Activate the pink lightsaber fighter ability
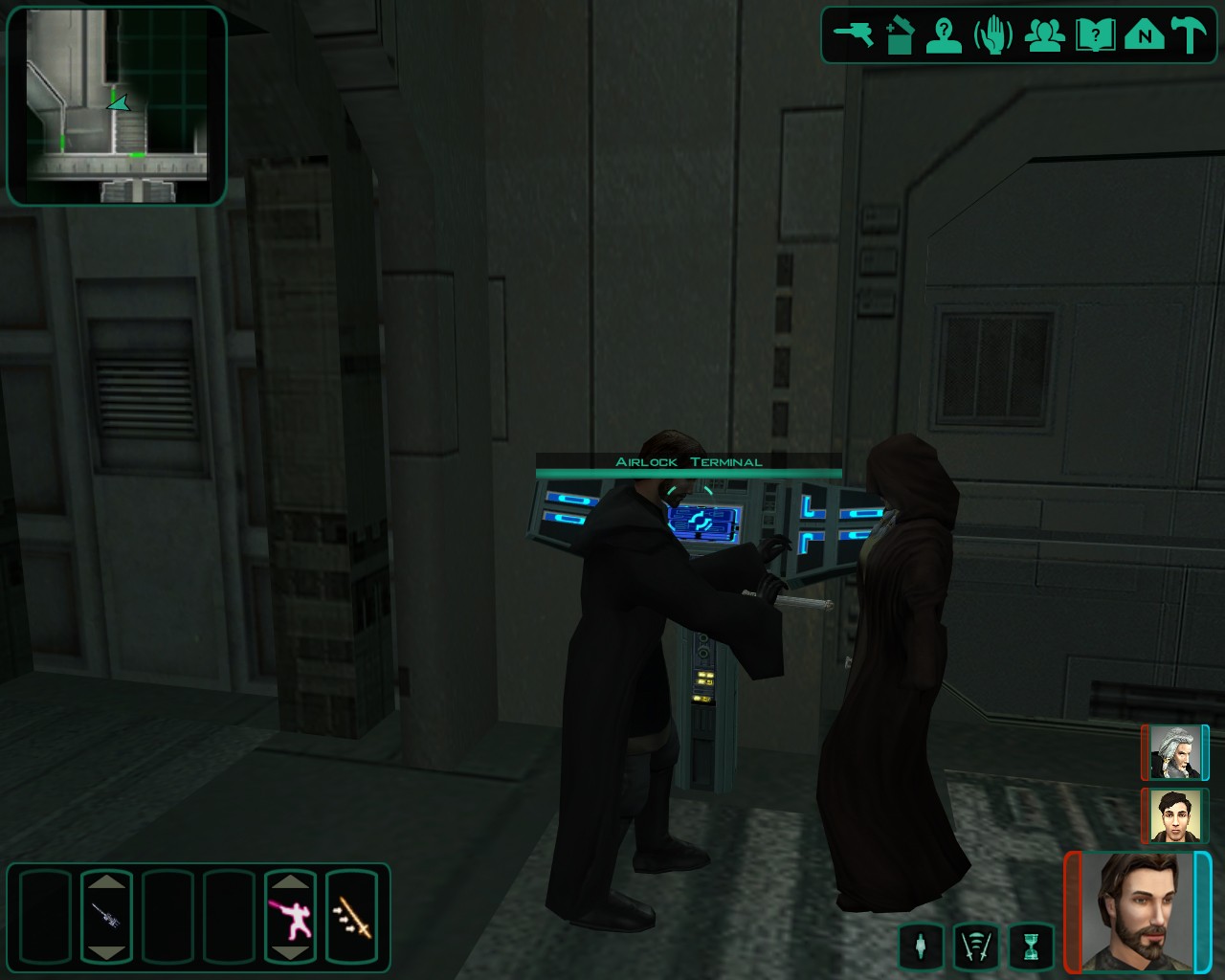 point(290,917)
